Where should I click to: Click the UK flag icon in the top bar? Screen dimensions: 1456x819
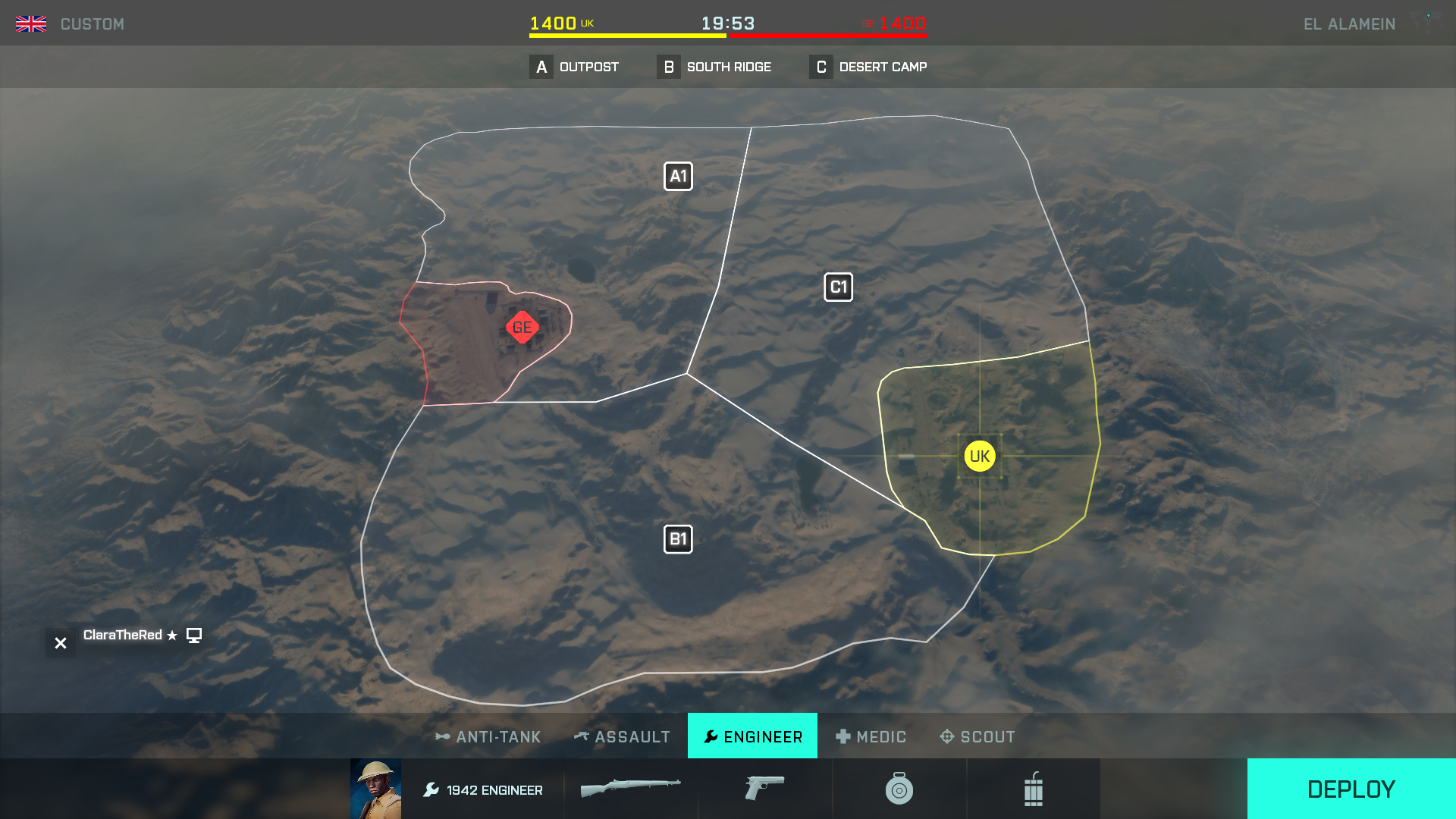click(31, 24)
